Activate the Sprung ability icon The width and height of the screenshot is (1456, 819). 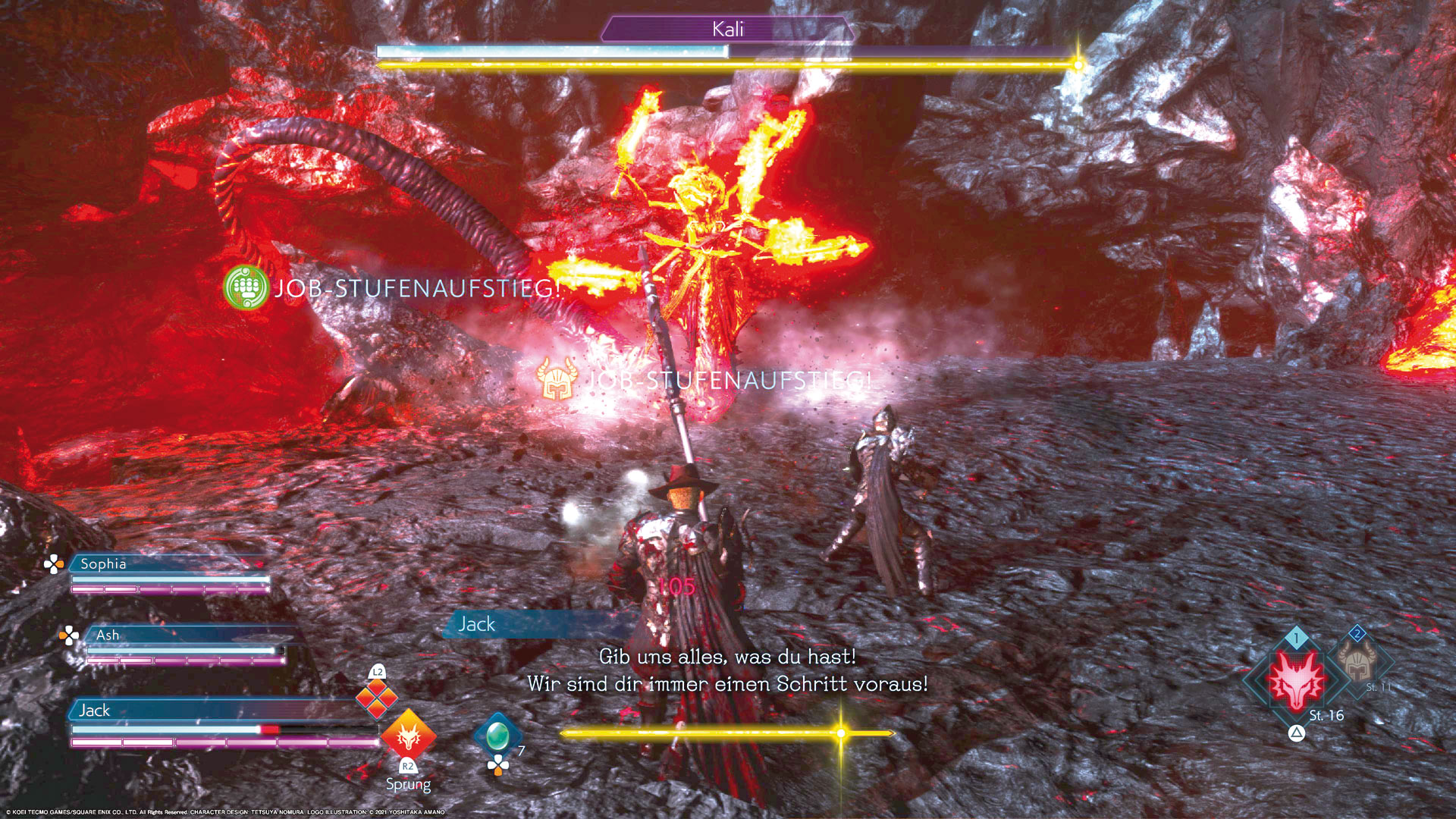click(408, 735)
